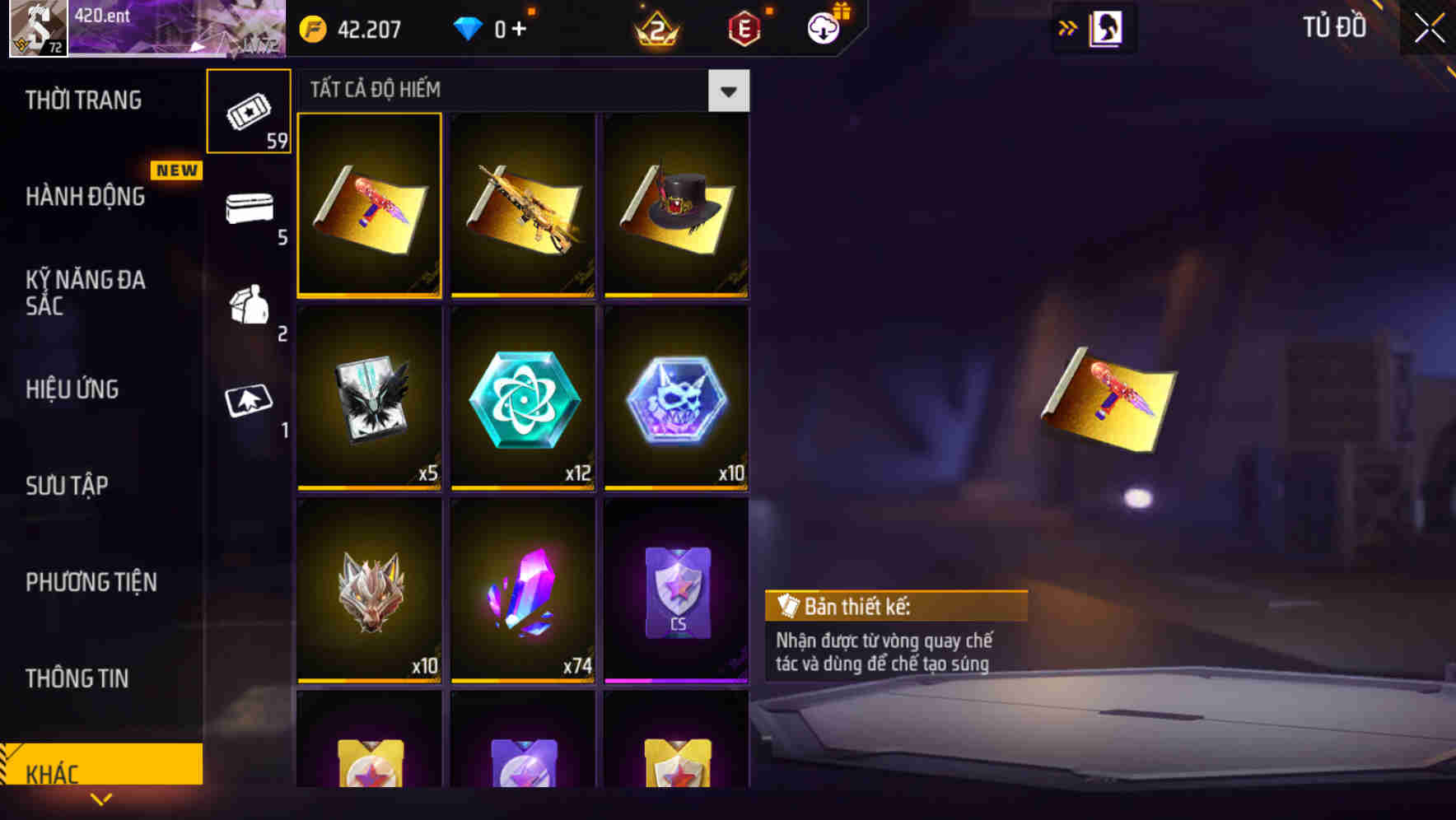Expand the TẤT CẢ ĐỘ HIẾM rarity dropdown
The height and width of the screenshot is (820, 1456).
tap(728, 91)
